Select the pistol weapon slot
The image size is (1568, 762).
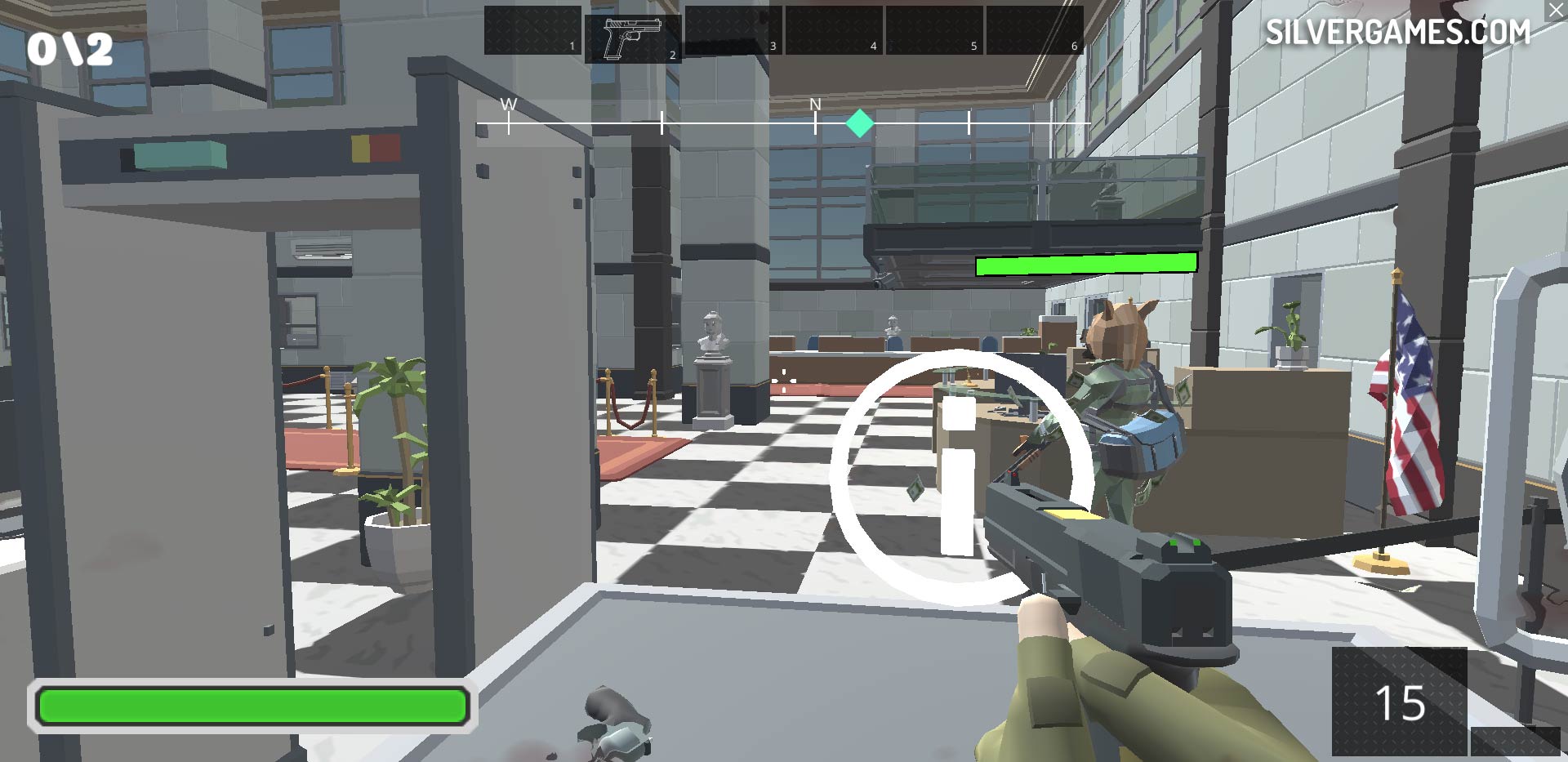(x=632, y=38)
